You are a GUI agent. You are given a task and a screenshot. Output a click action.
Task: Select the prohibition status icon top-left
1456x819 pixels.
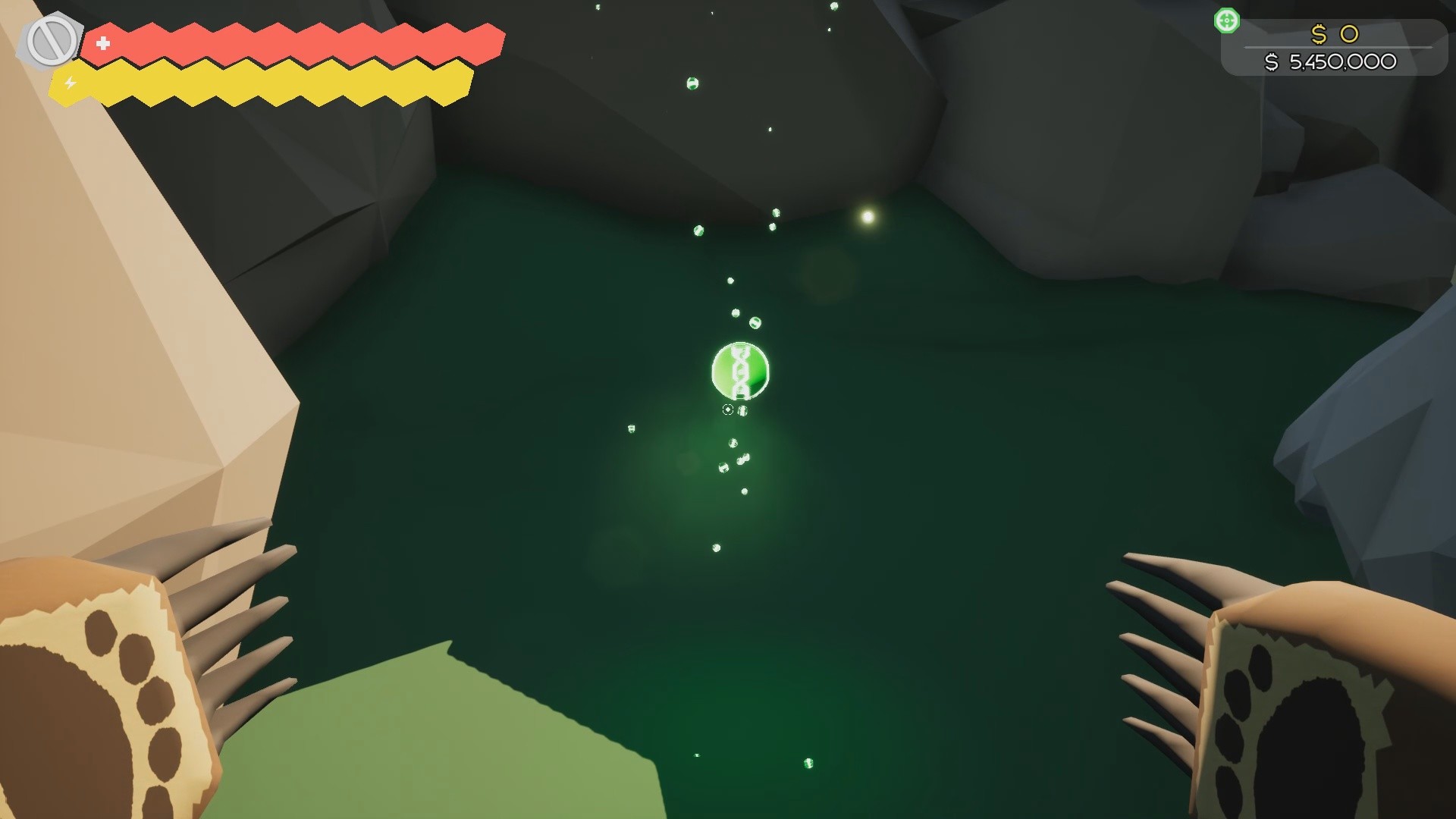(x=51, y=38)
